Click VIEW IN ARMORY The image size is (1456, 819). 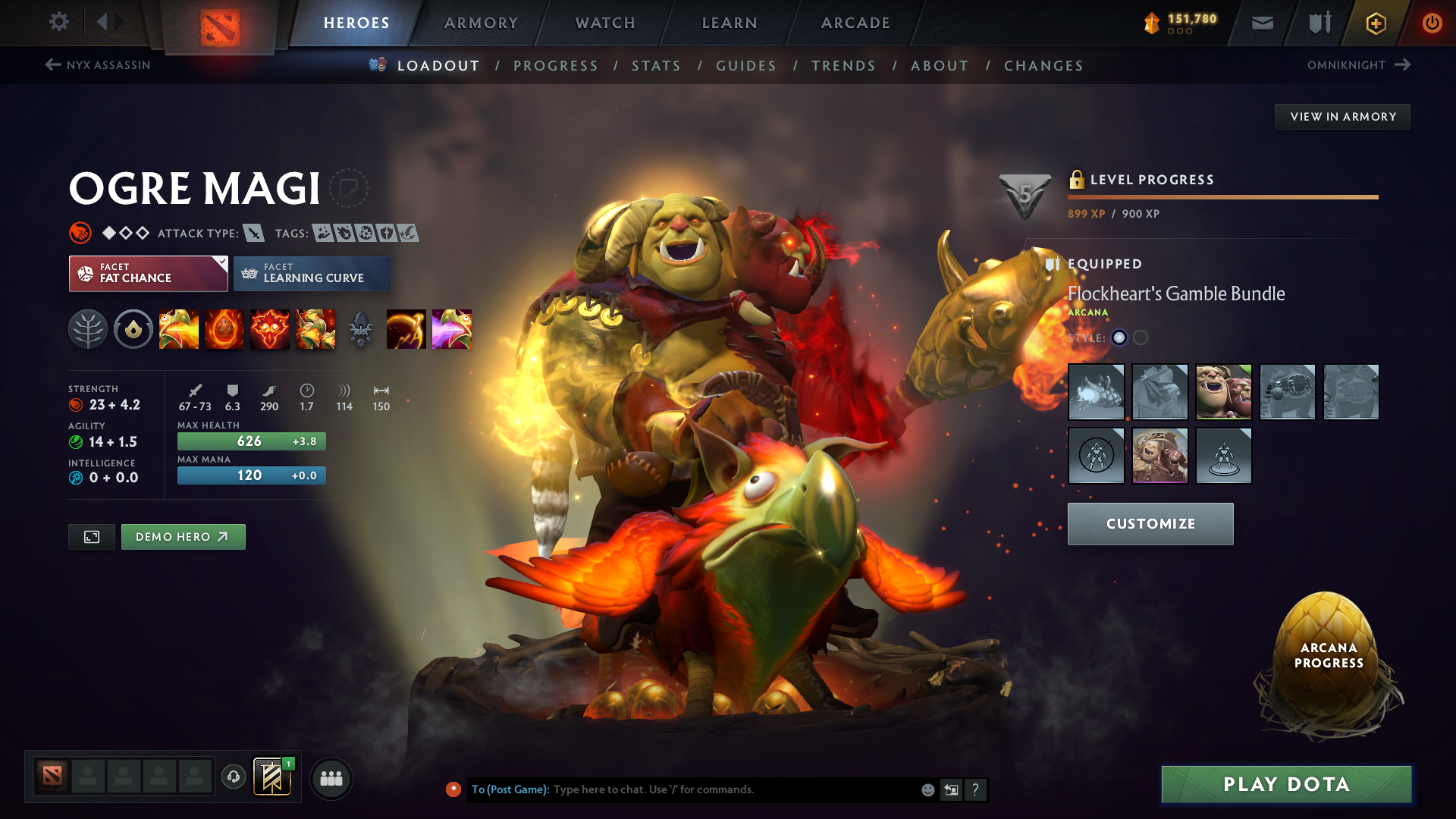(1341, 116)
